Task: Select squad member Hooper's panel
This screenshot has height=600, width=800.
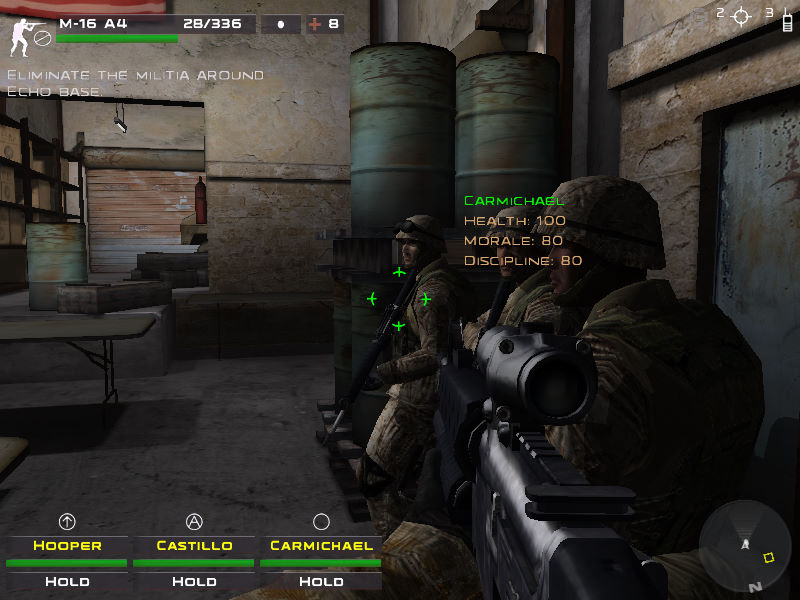Action: tap(68, 546)
